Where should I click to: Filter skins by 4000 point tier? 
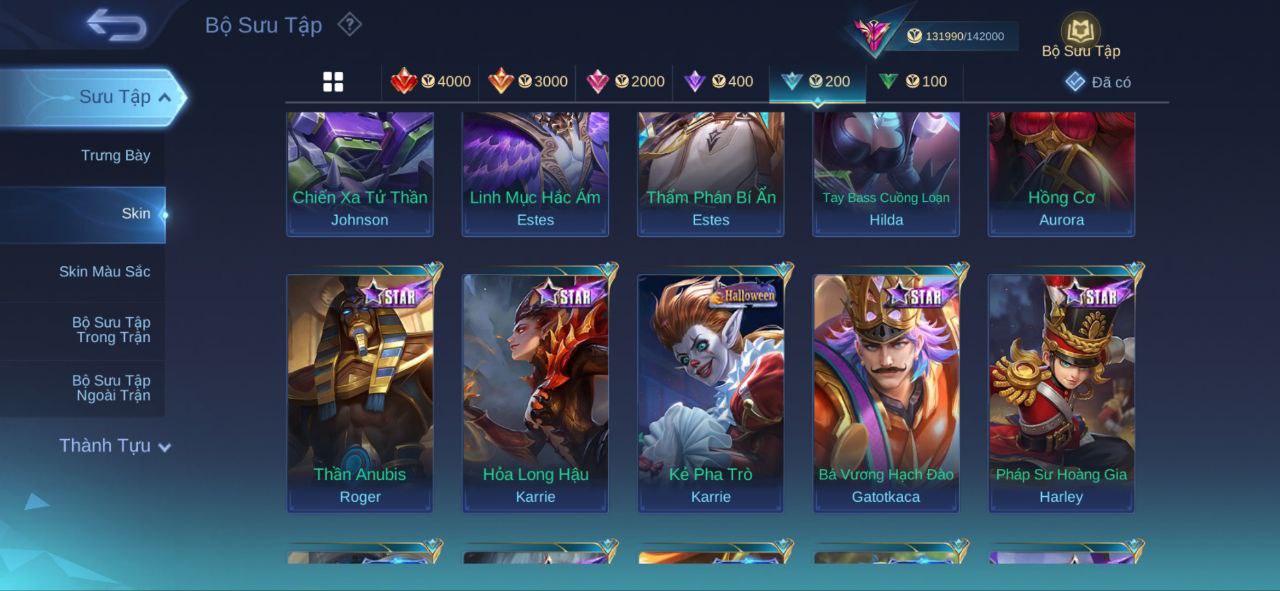[430, 82]
